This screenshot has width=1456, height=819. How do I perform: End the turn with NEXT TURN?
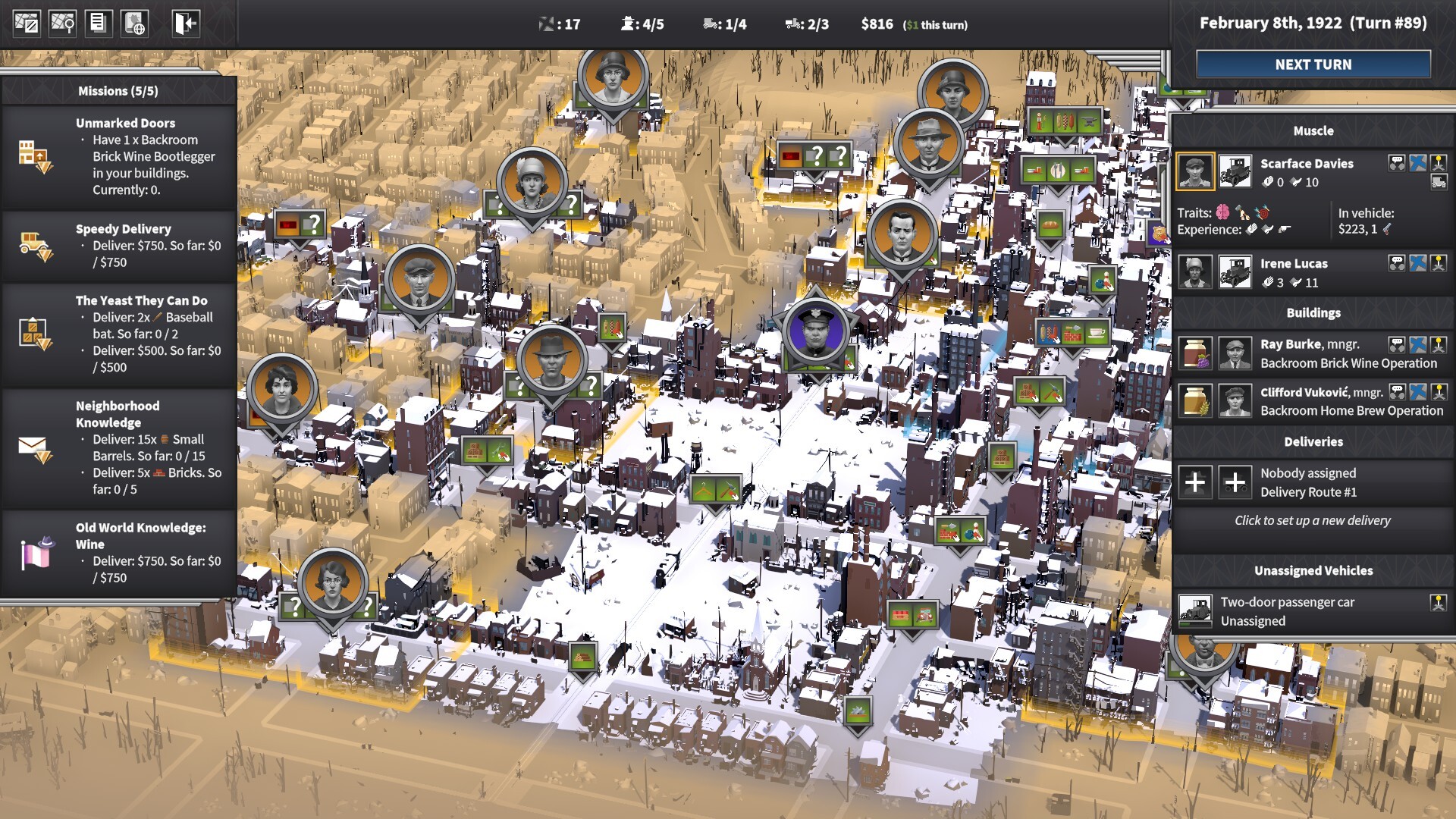point(1313,64)
